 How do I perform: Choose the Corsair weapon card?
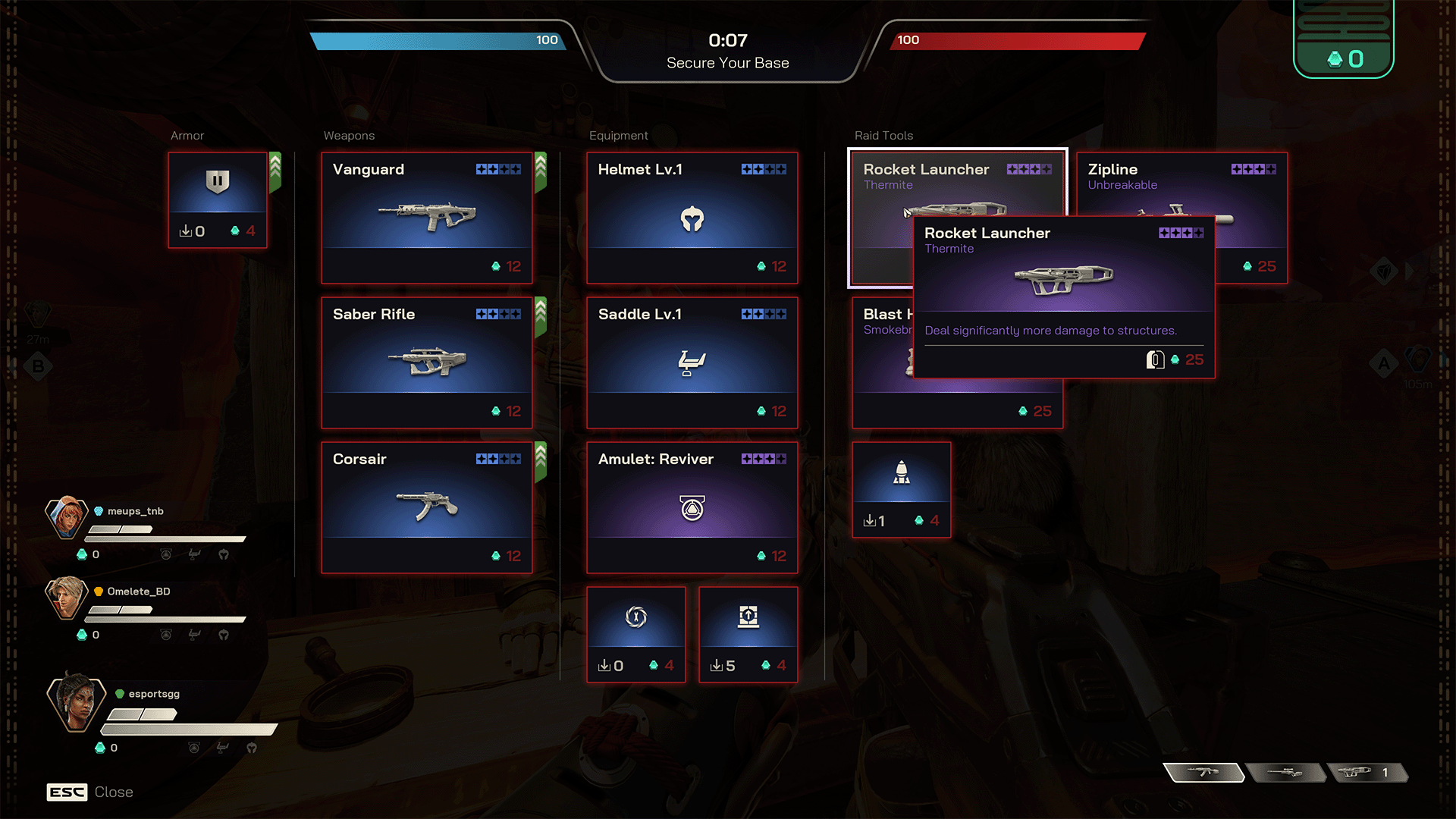pyautogui.click(x=427, y=507)
